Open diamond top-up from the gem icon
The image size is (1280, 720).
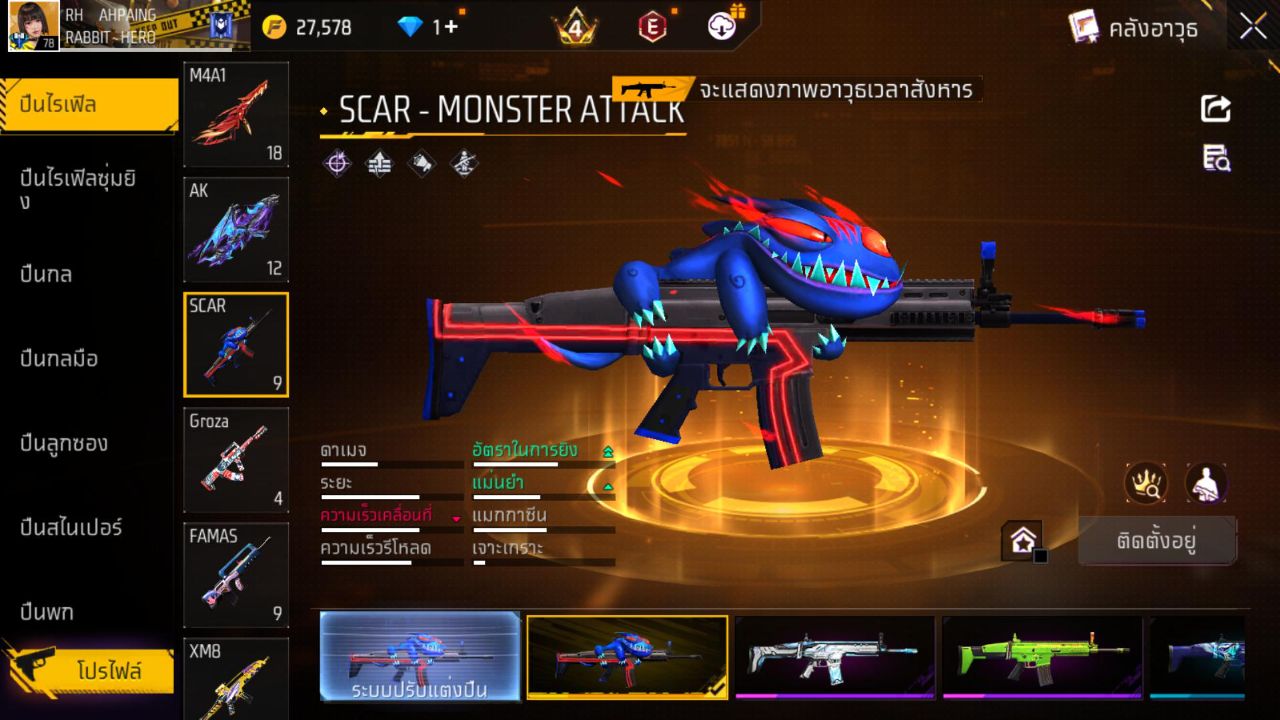(x=408, y=27)
